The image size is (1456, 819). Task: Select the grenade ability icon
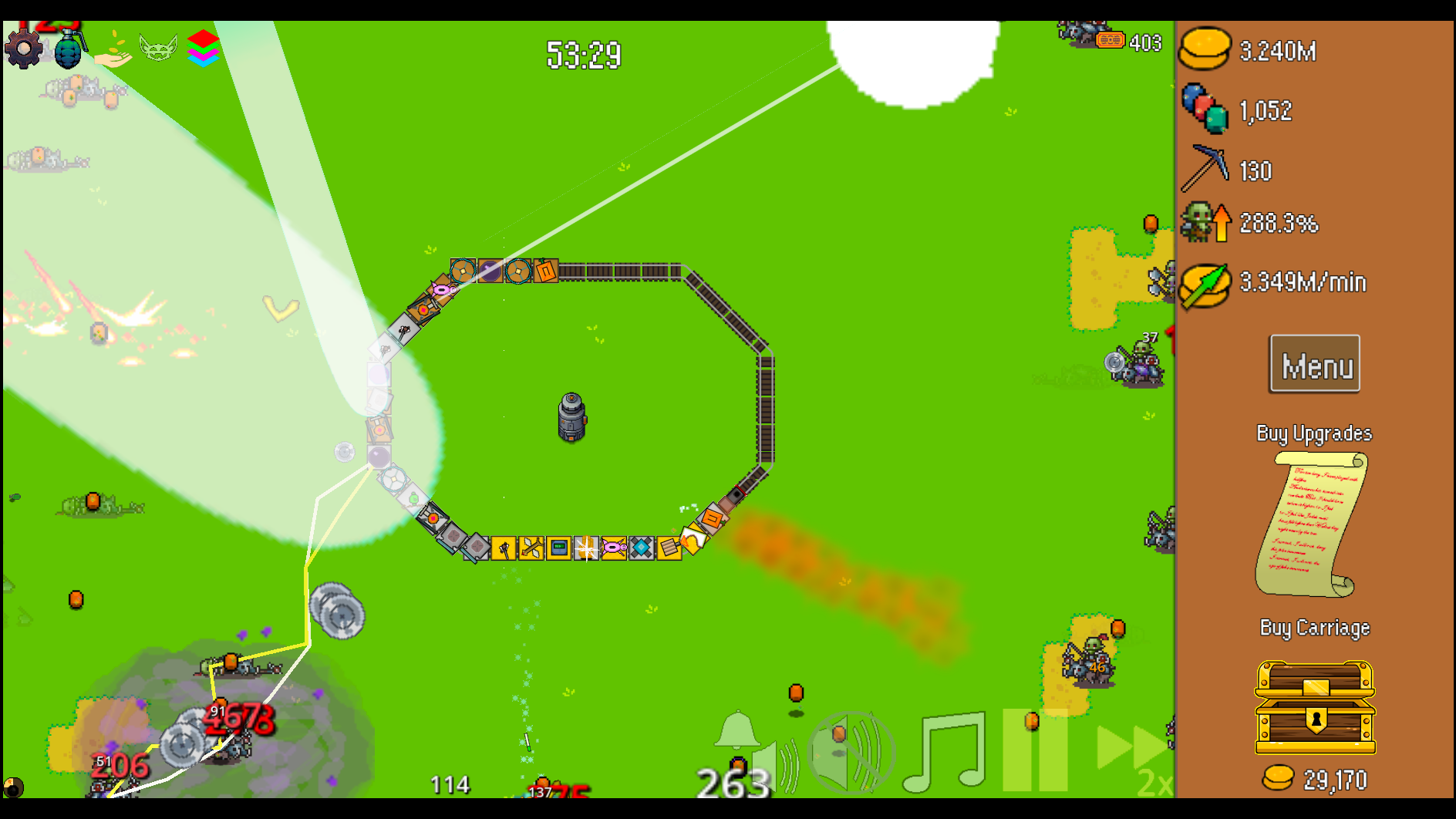pos(70,48)
